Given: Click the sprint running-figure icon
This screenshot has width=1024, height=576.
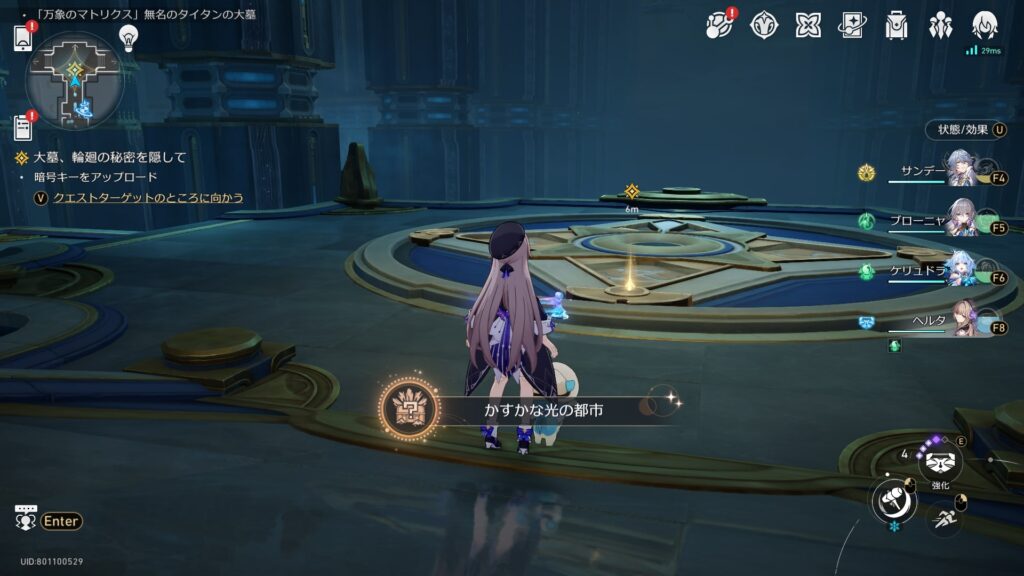Looking at the screenshot, I should (x=943, y=518).
